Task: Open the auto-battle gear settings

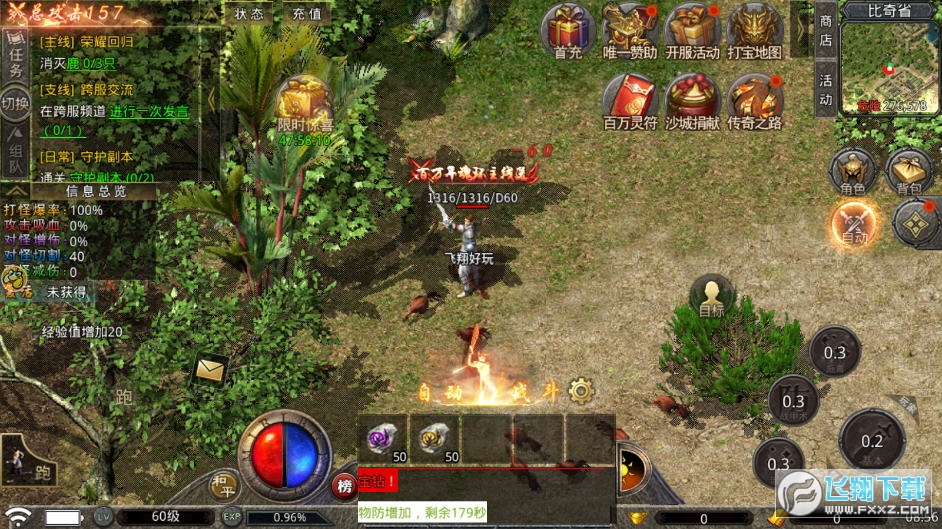Action: click(x=580, y=390)
